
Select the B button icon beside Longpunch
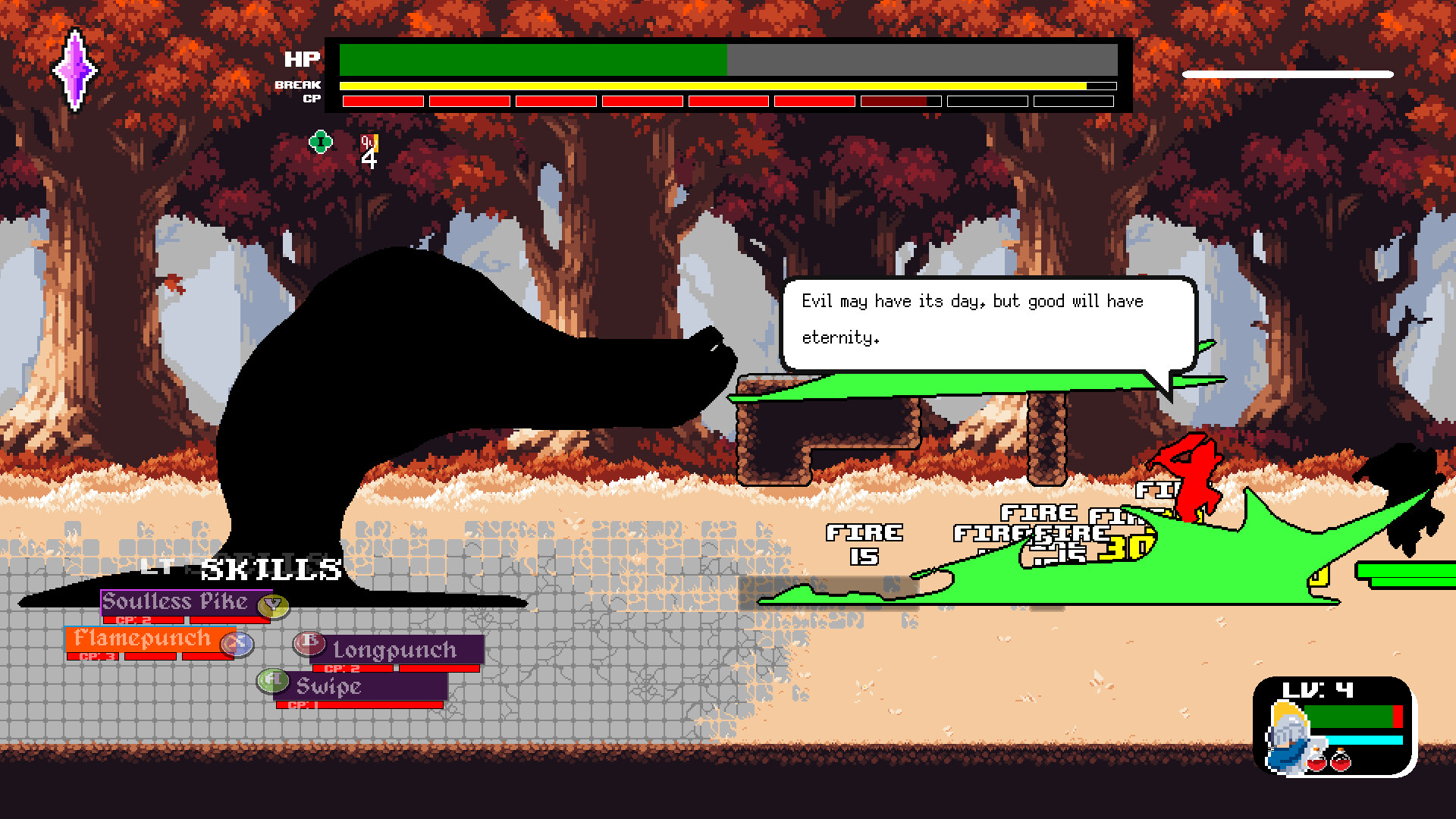[308, 642]
